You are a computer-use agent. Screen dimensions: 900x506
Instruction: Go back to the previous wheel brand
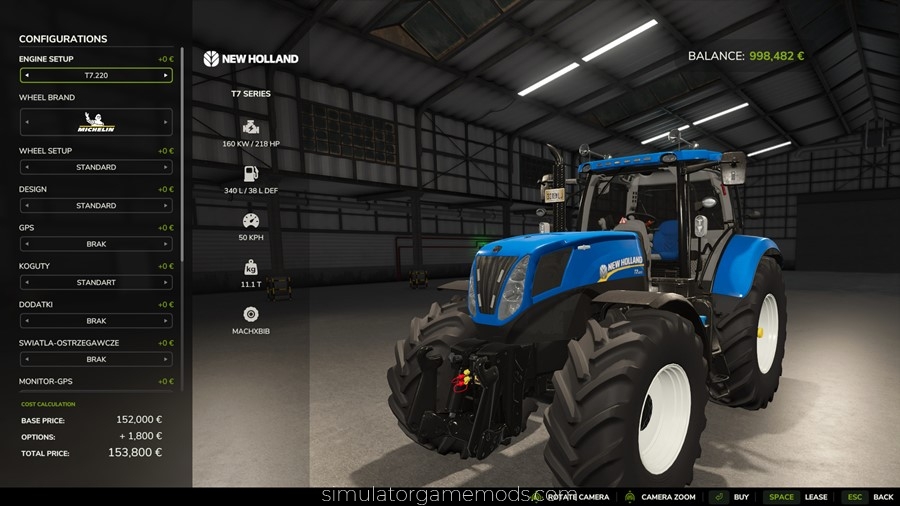click(26, 122)
